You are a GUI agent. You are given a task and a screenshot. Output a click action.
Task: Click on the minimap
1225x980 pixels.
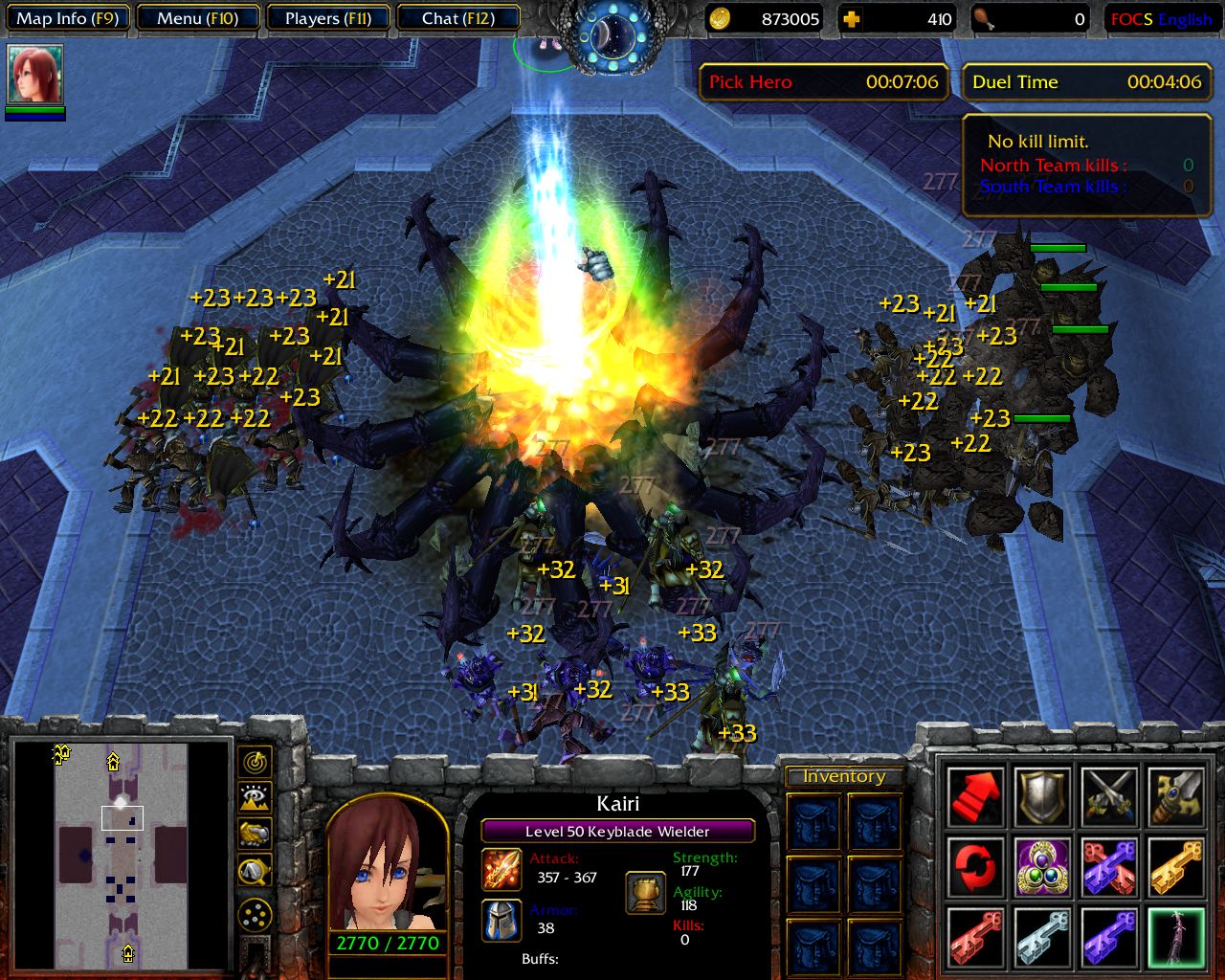click(x=121, y=852)
